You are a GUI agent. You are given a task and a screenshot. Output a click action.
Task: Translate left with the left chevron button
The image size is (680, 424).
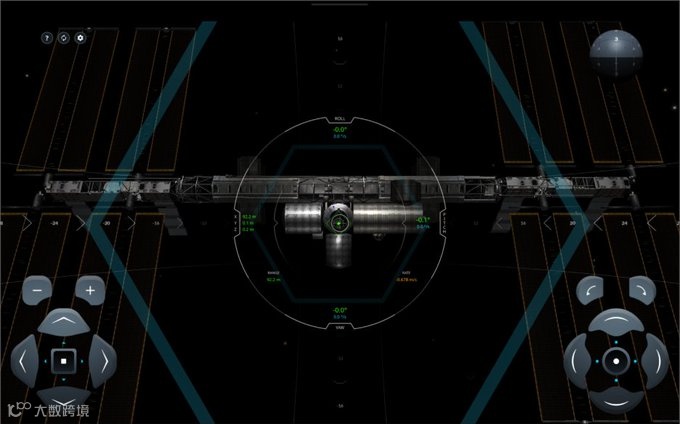[24, 360]
